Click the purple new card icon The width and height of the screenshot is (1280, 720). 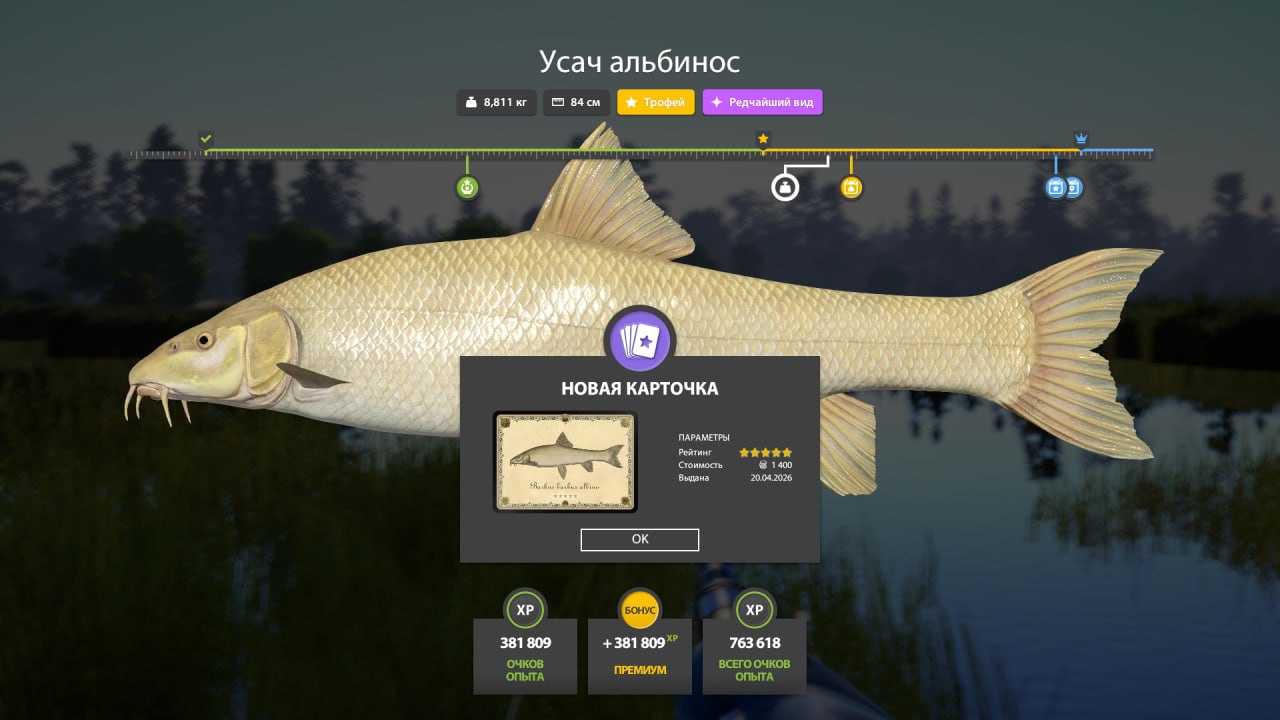[x=640, y=340]
